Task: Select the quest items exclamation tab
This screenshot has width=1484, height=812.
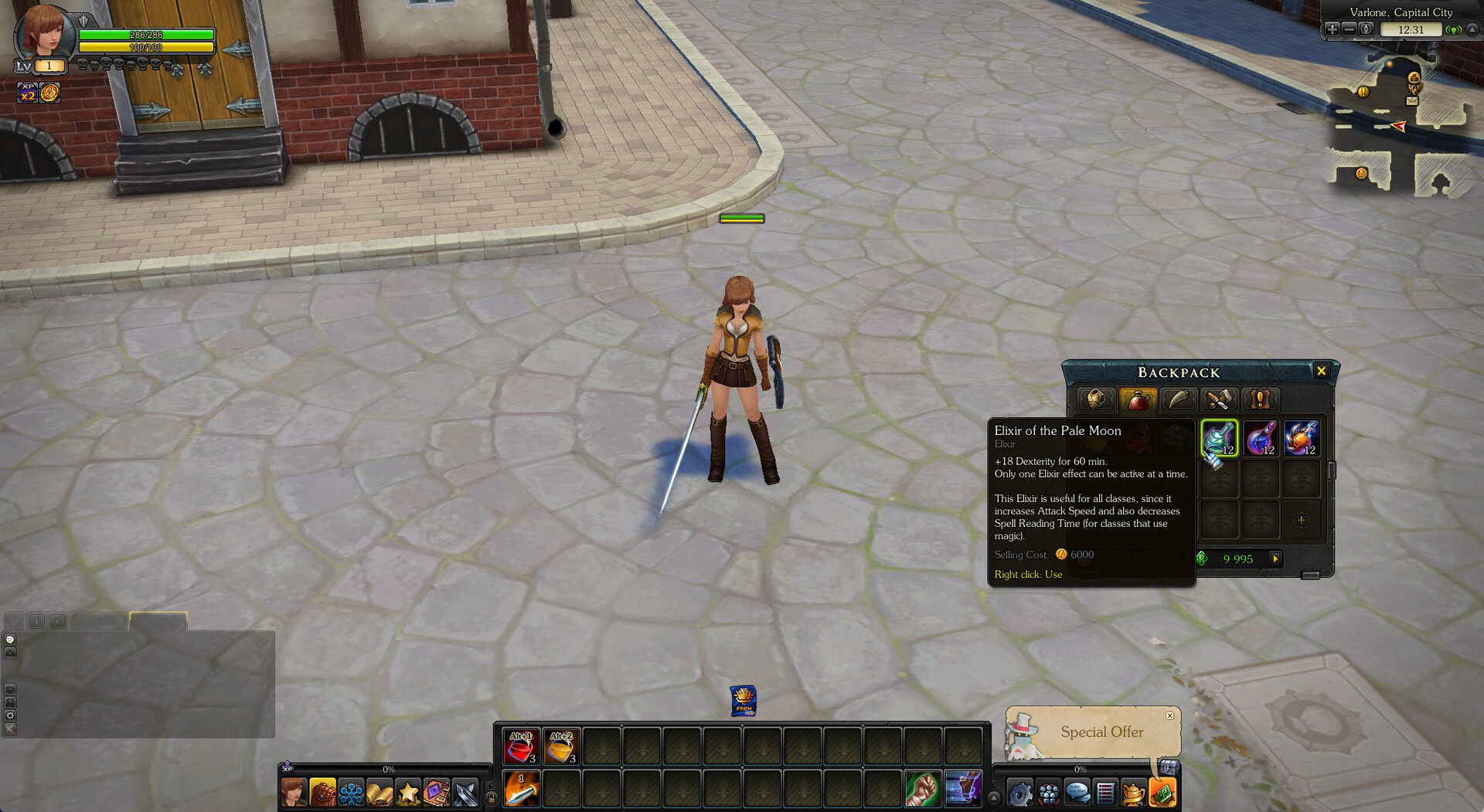Action: coord(1260,399)
